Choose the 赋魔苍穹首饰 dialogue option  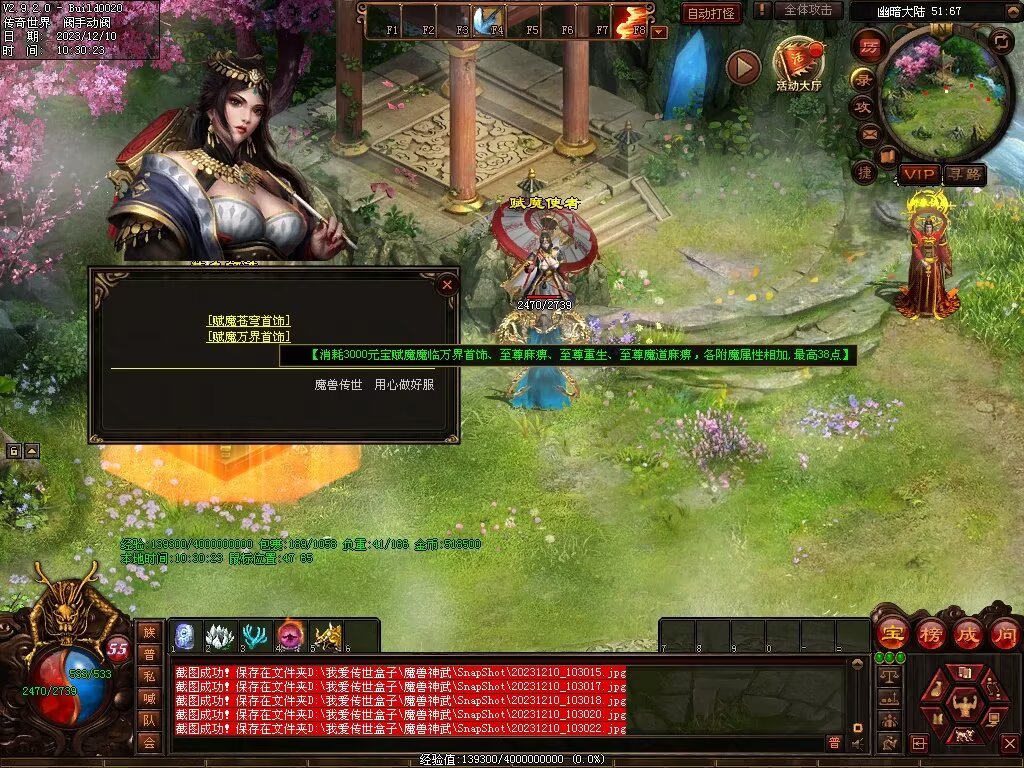pos(248,321)
